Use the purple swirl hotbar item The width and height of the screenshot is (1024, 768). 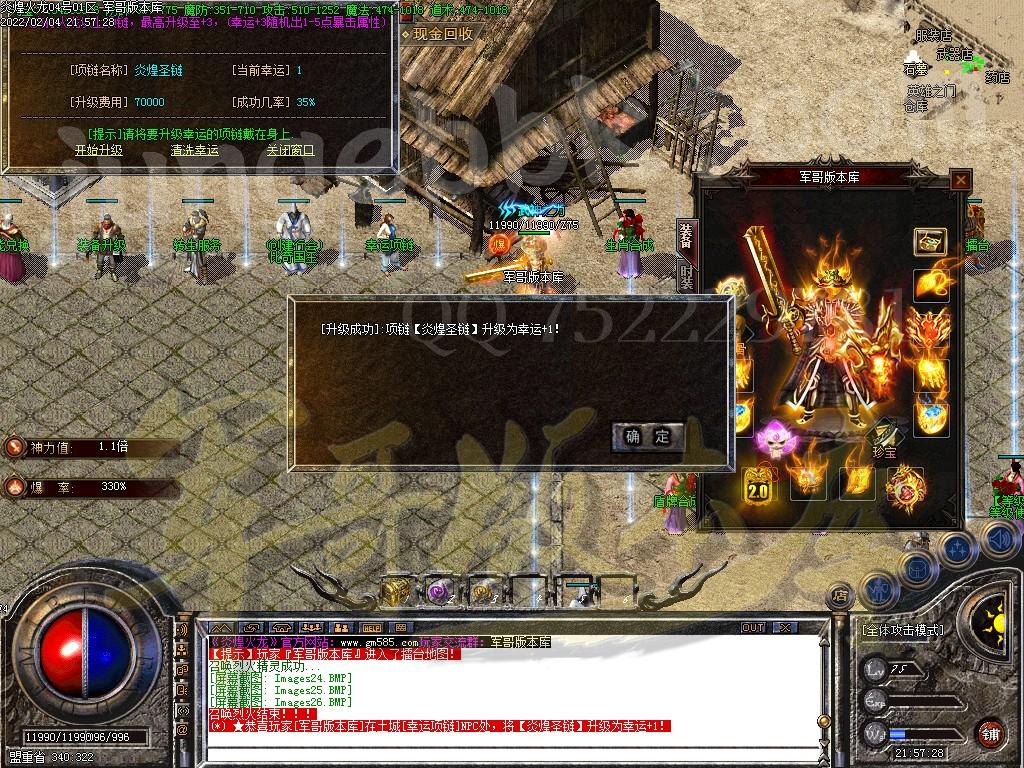pyautogui.click(x=440, y=591)
